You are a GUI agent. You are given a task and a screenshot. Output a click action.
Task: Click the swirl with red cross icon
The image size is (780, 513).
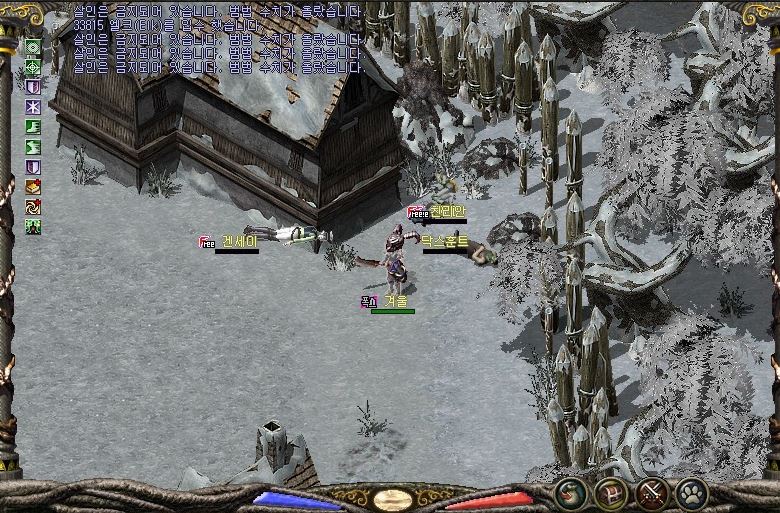pyautogui.click(x=33, y=206)
